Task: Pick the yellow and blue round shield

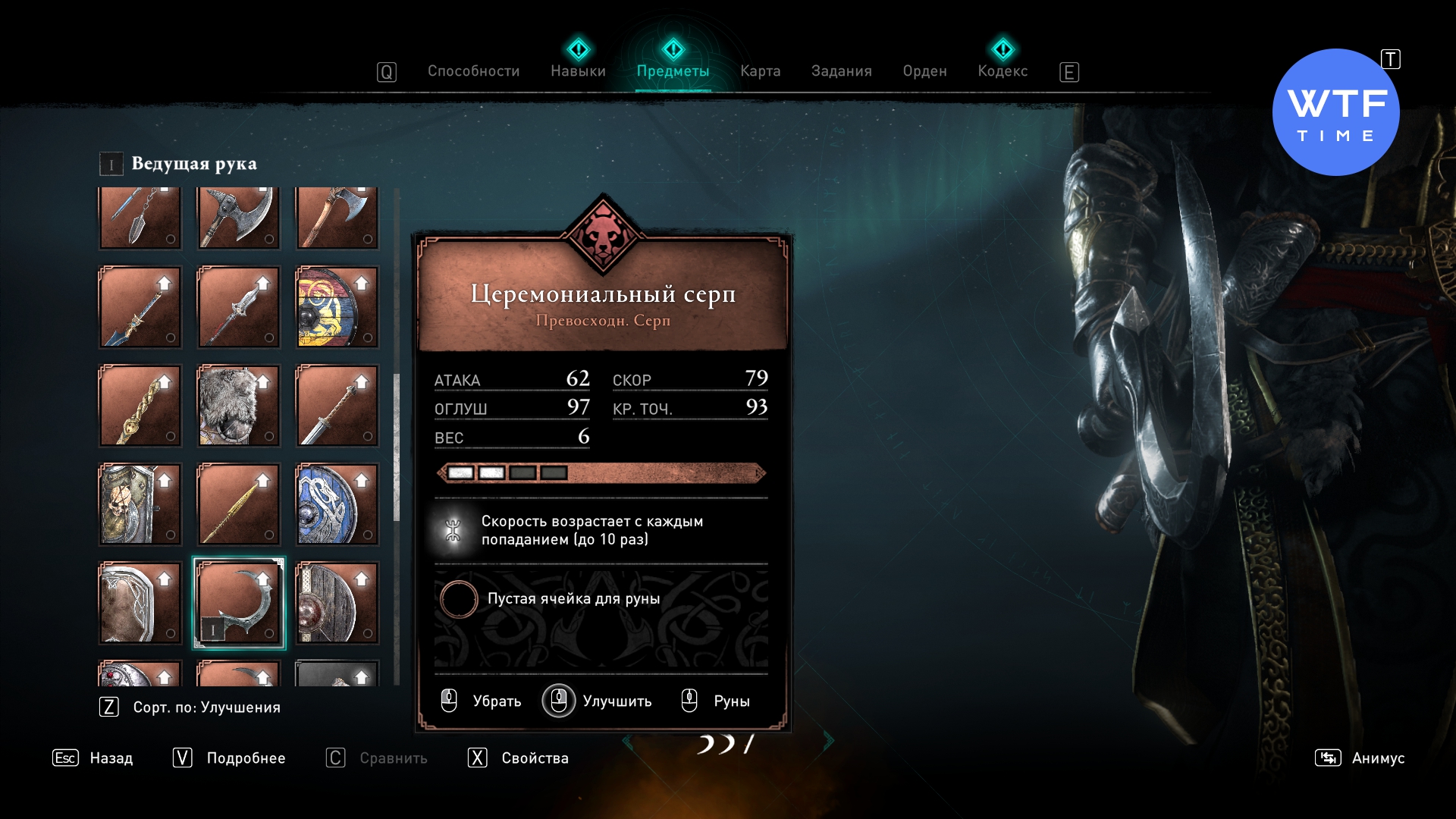Action: pos(337,307)
